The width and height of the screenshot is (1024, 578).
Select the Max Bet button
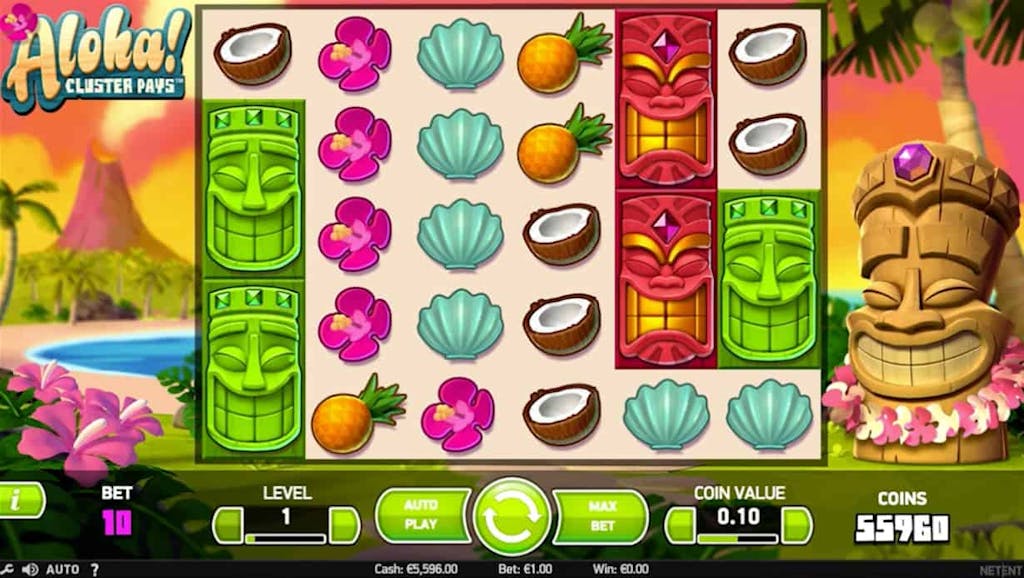point(601,514)
